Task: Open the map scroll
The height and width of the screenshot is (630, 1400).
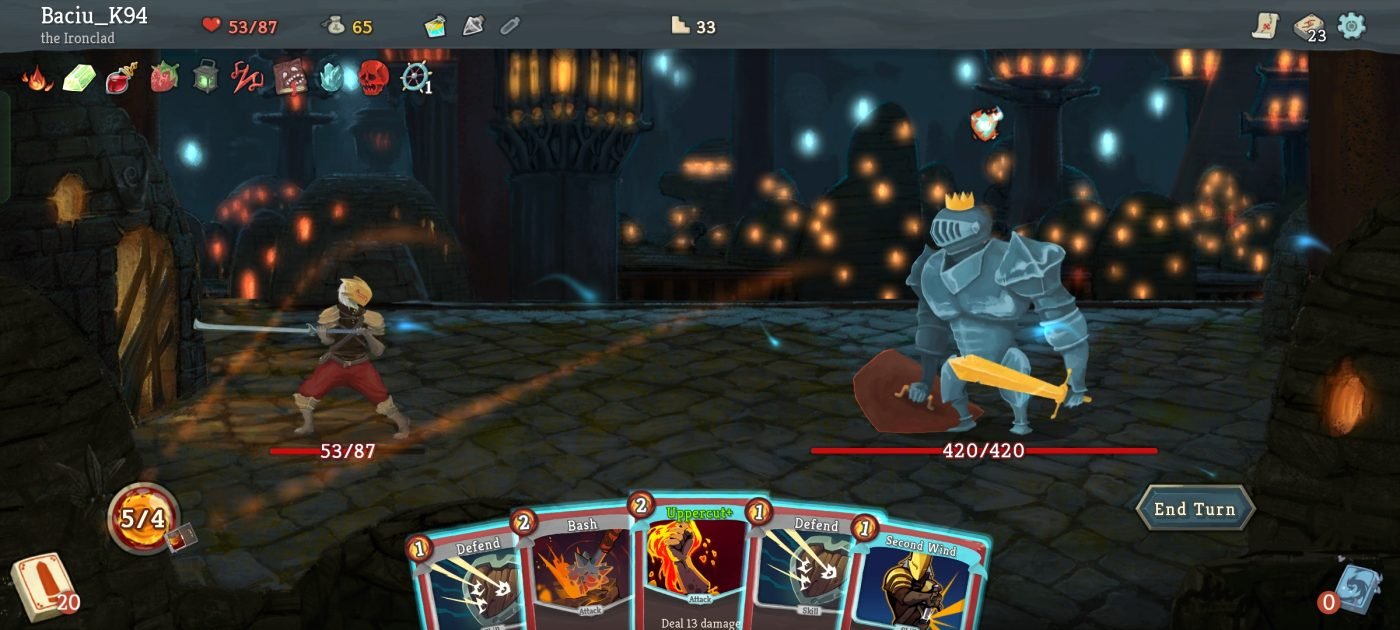Action: (x=1266, y=26)
